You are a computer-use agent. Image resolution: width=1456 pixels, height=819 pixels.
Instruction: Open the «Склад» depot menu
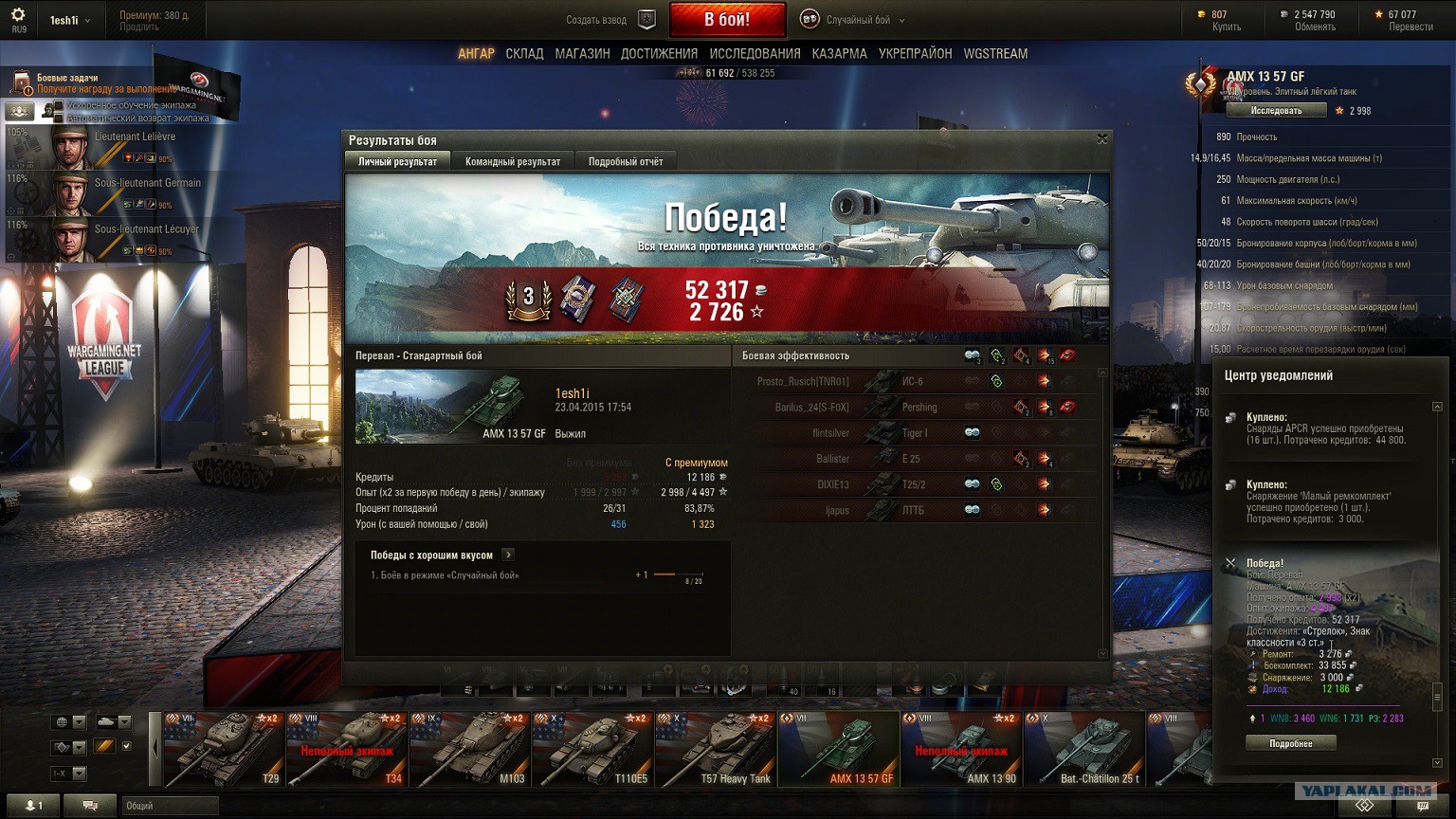pos(524,54)
